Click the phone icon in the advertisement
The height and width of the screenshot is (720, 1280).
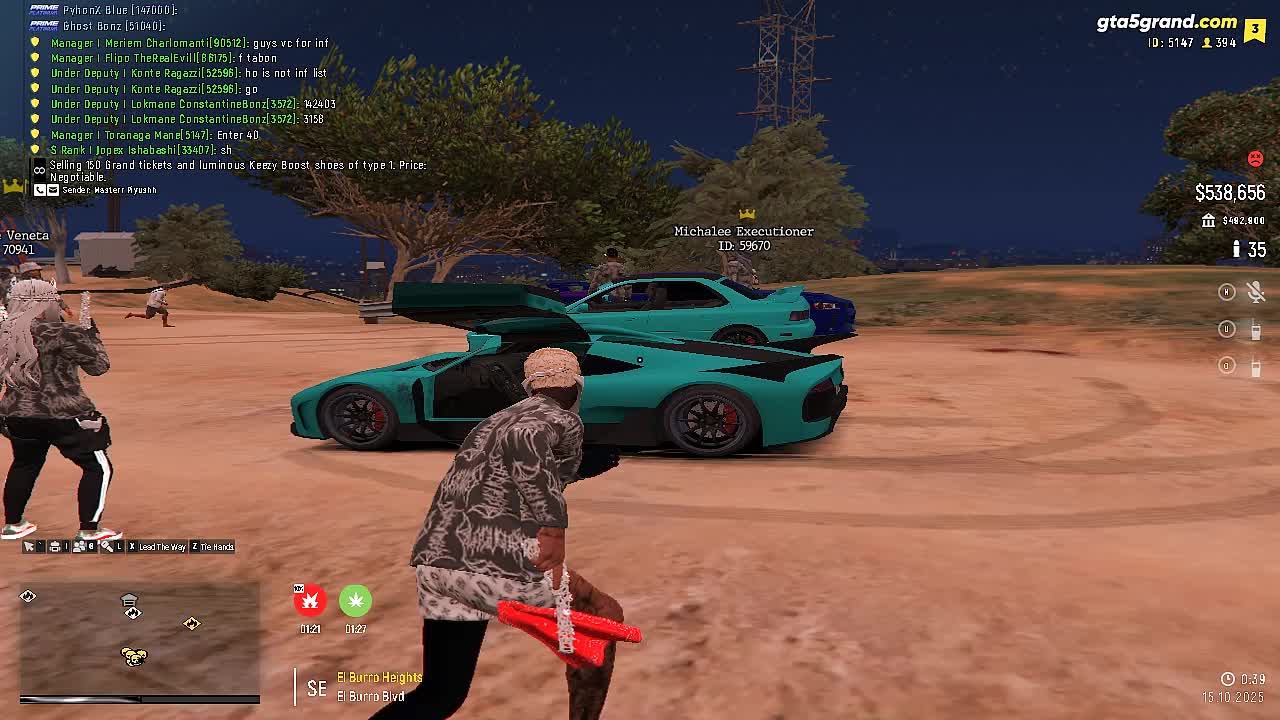tap(40, 190)
